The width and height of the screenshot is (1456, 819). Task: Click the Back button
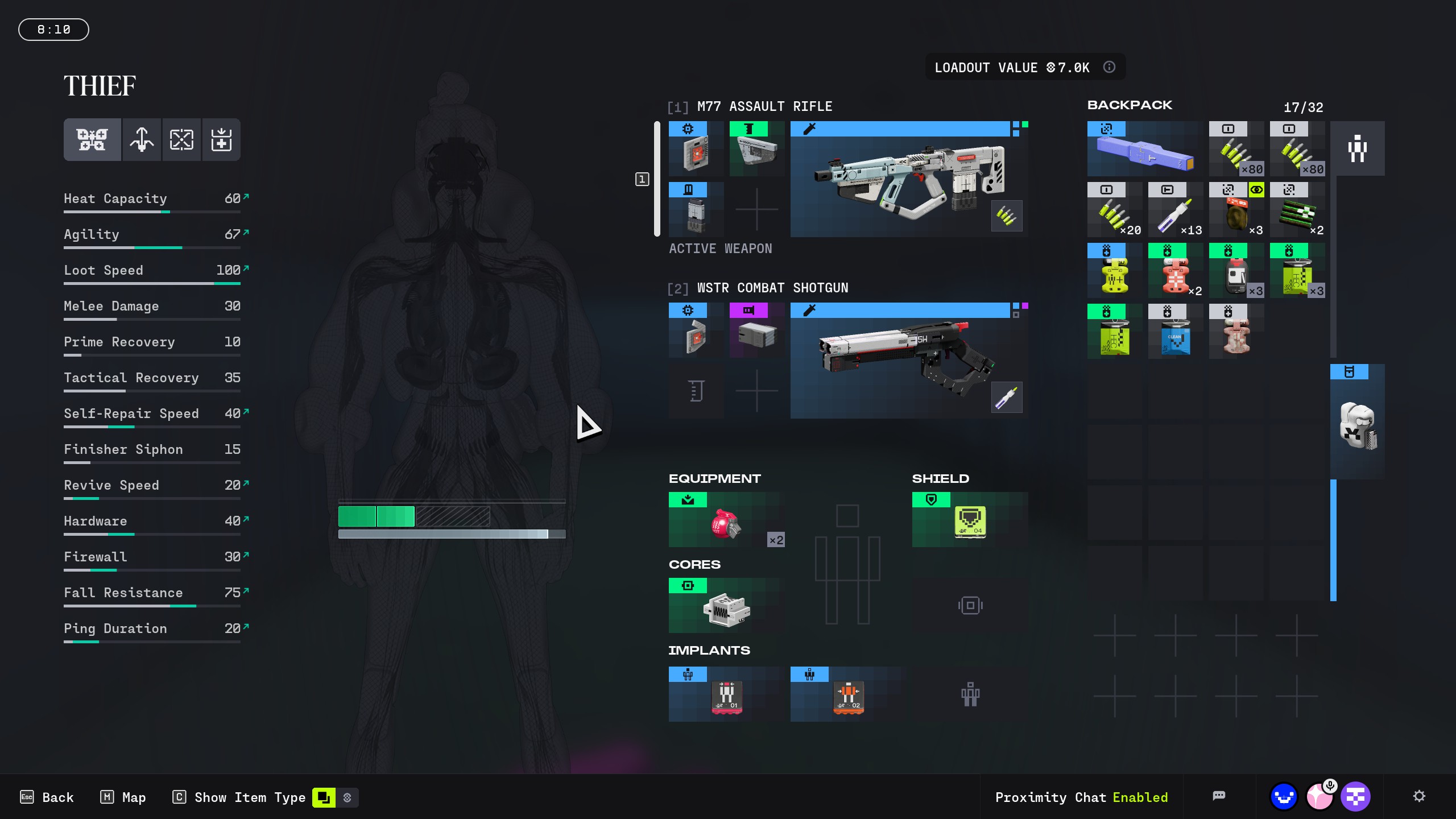click(x=47, y=797)
